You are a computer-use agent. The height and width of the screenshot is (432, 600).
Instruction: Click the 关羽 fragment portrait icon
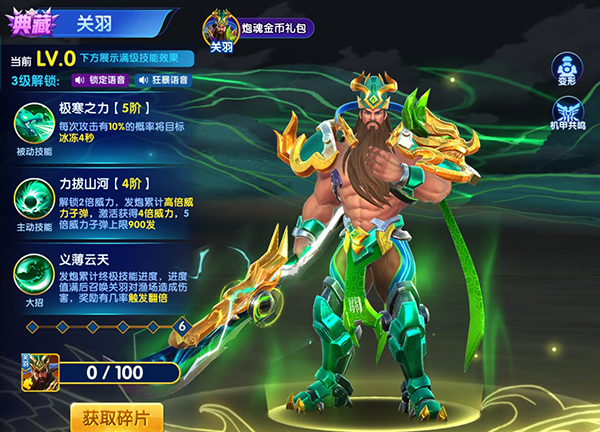pos(40,372)
